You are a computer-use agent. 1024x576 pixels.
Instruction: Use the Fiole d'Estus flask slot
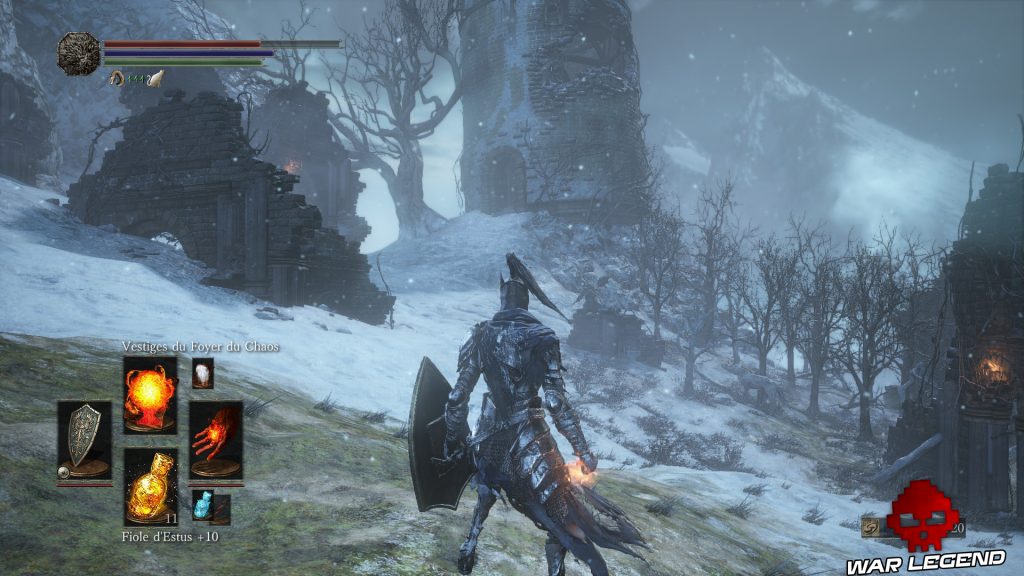click(x=150, y=485)
